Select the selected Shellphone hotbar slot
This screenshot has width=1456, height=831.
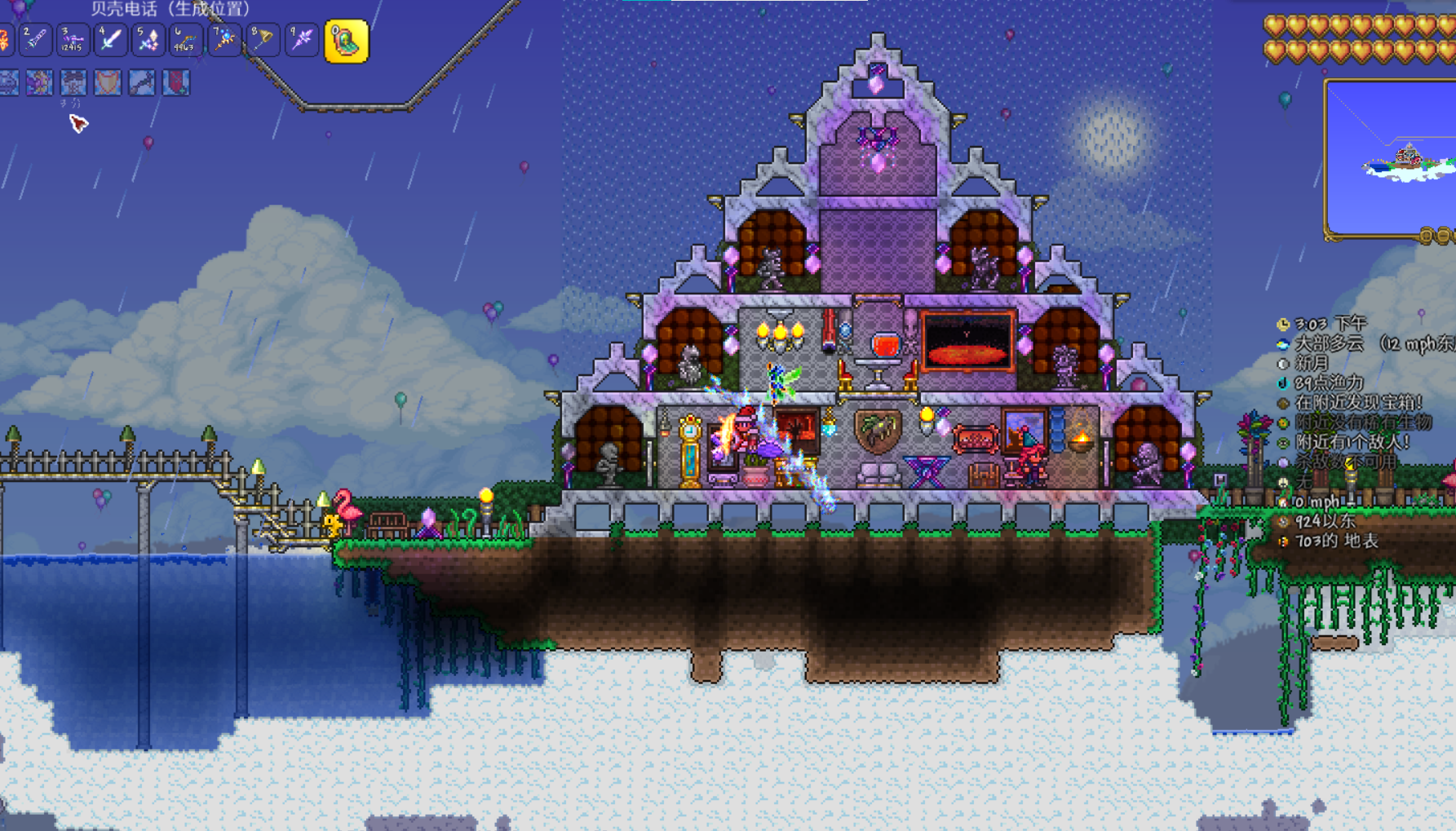tap(346, 41)
